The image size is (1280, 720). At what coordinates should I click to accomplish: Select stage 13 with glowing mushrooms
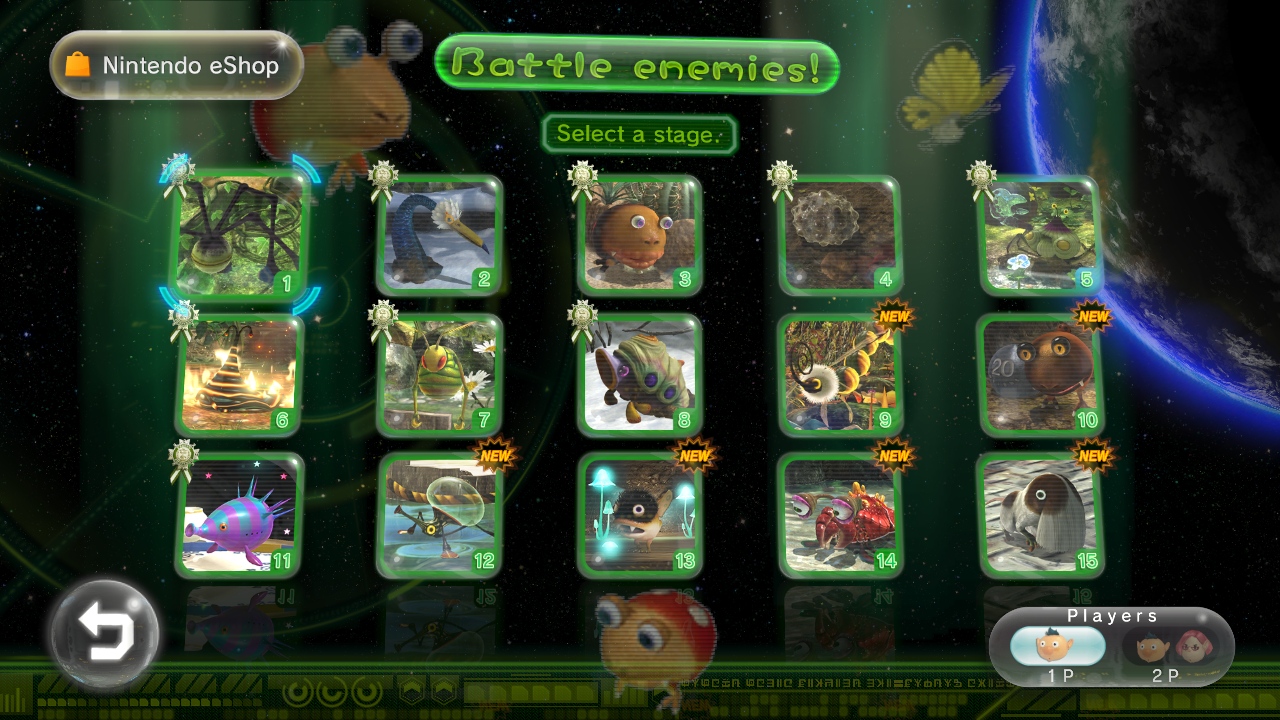point(640,516)
